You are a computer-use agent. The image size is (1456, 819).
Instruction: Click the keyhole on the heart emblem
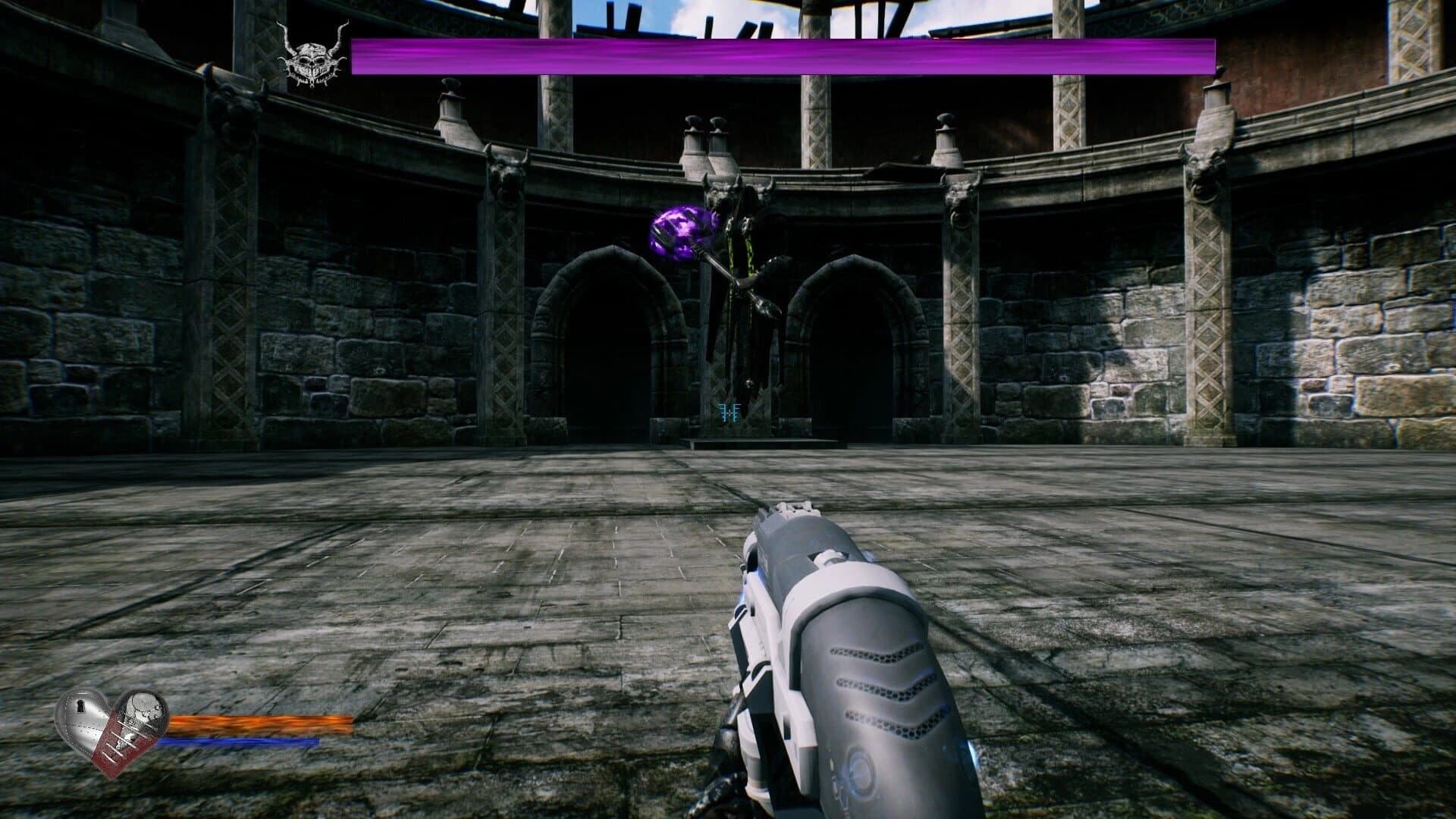point(80,707)
